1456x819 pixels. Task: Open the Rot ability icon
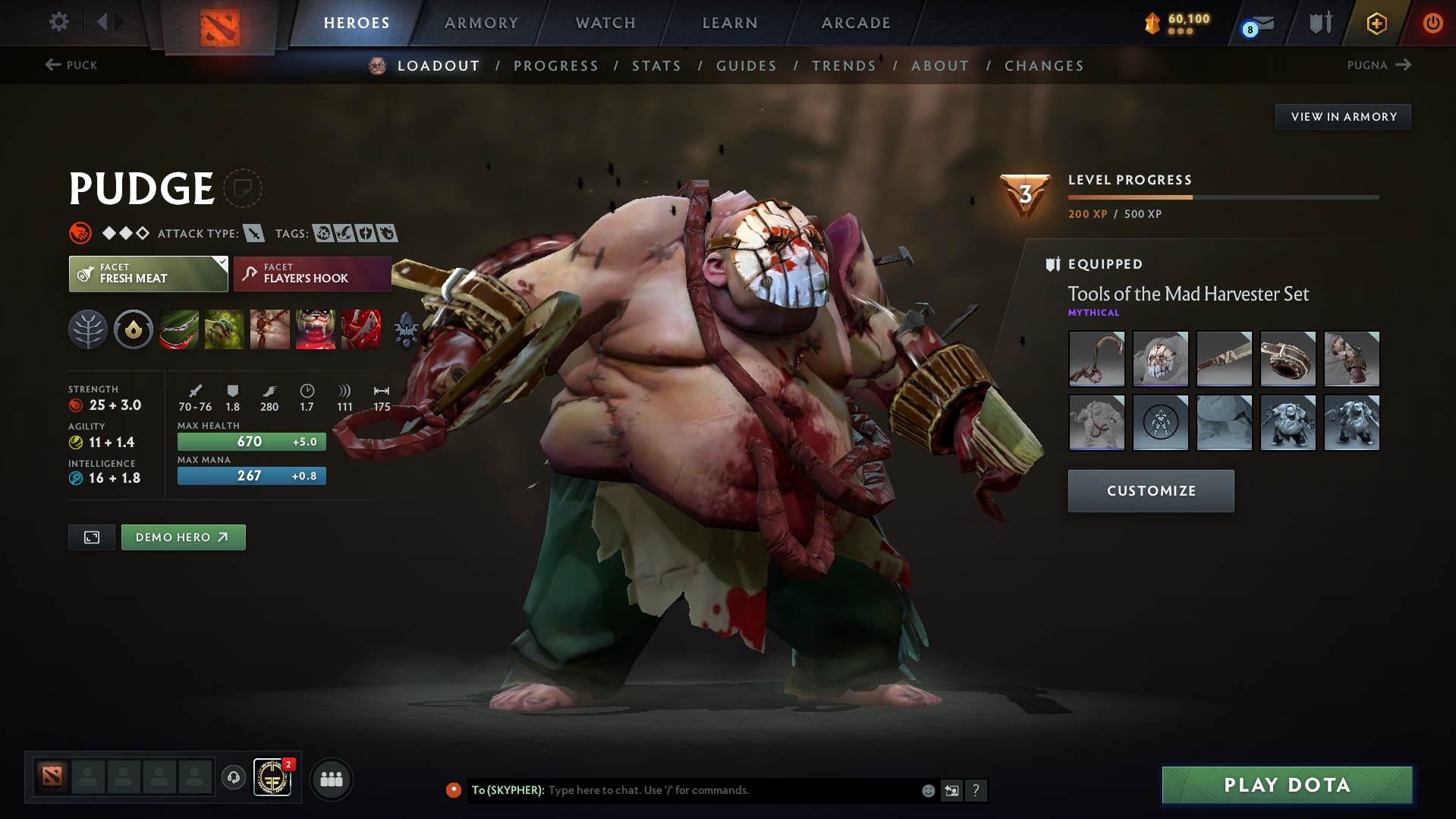(x=225, y=329)
